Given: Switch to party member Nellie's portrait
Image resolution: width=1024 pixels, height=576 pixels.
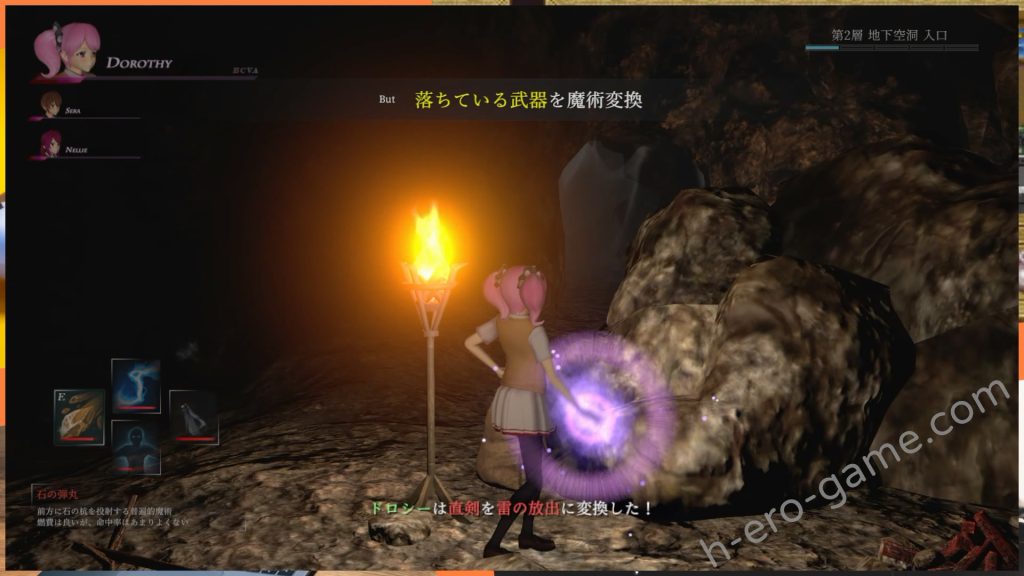Looking at the screenshot, I should 51,143.
